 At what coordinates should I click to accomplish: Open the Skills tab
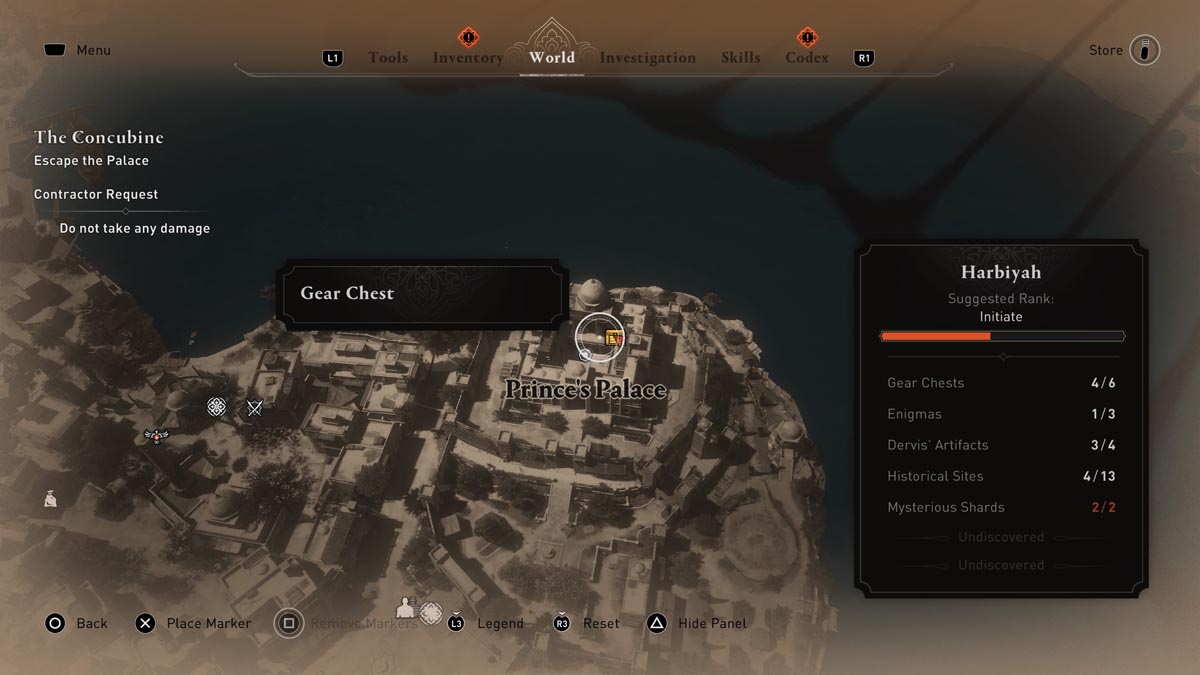pos(740,58)
